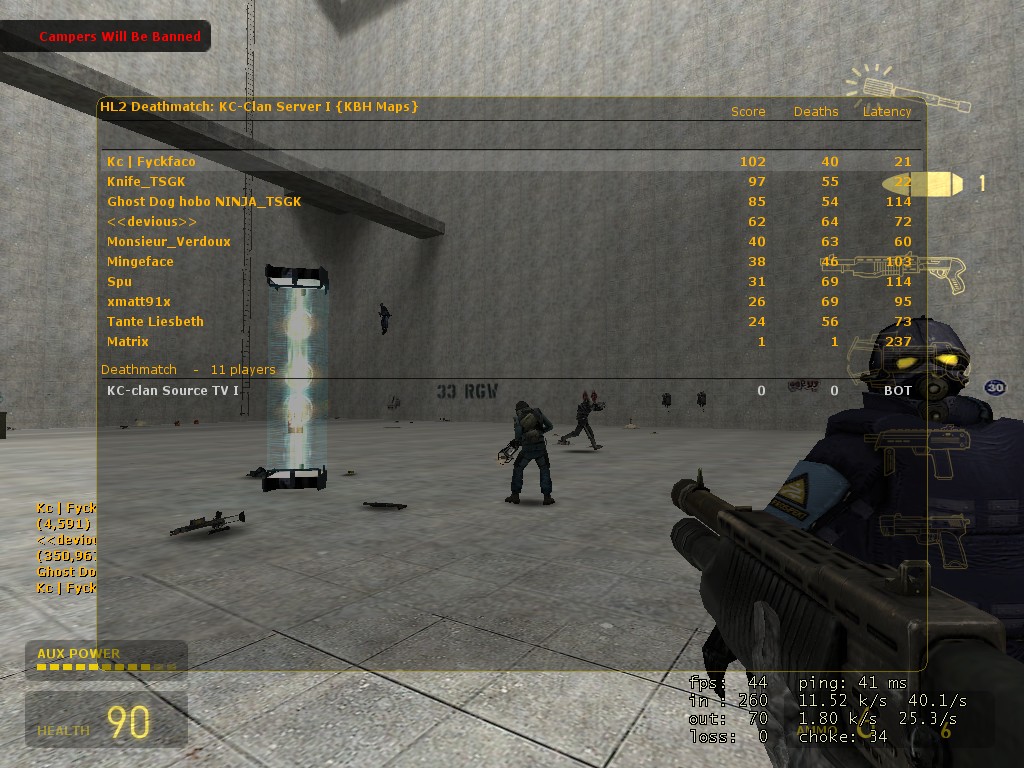
Task: Select the pistol weapon icon
Action: 918,530
